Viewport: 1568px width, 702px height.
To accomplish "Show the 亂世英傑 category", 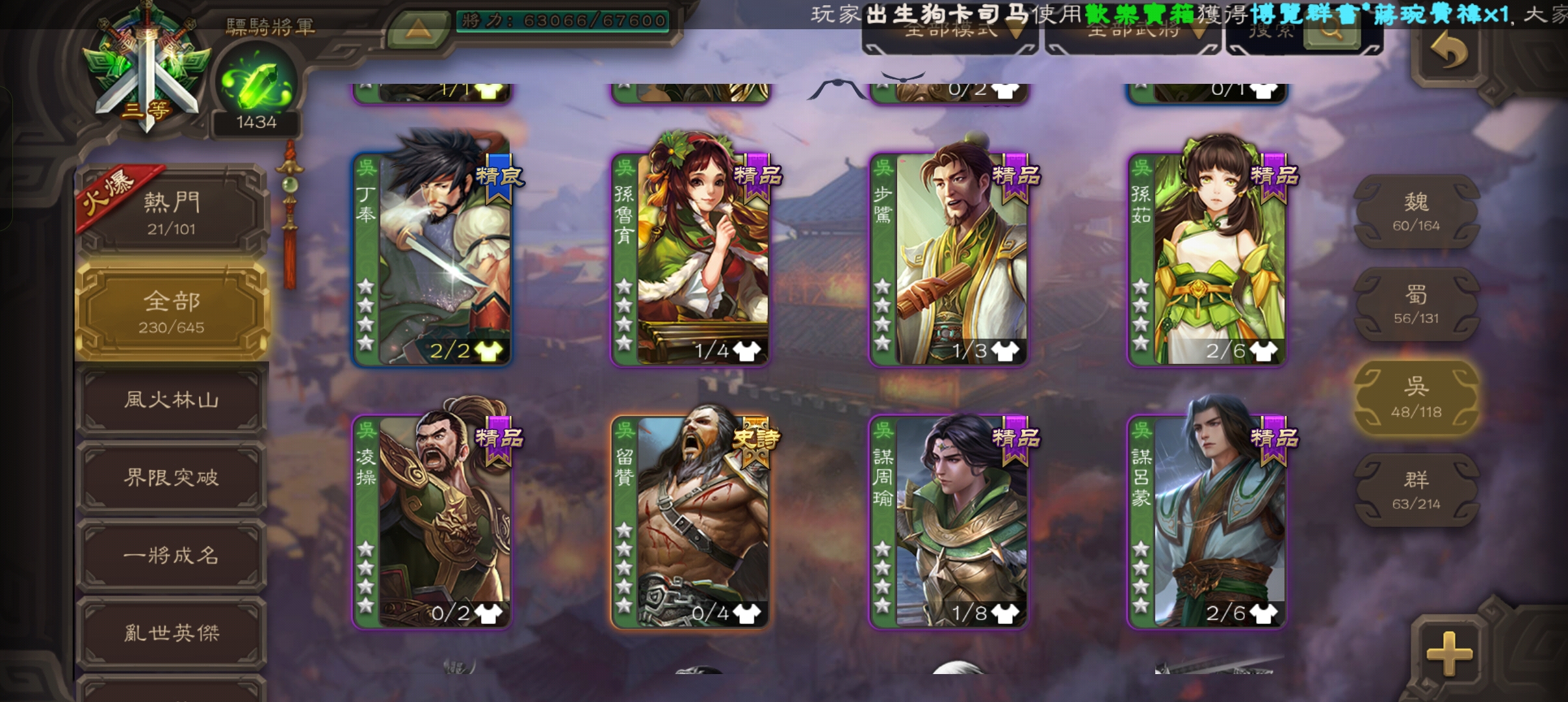I will 172,632.
